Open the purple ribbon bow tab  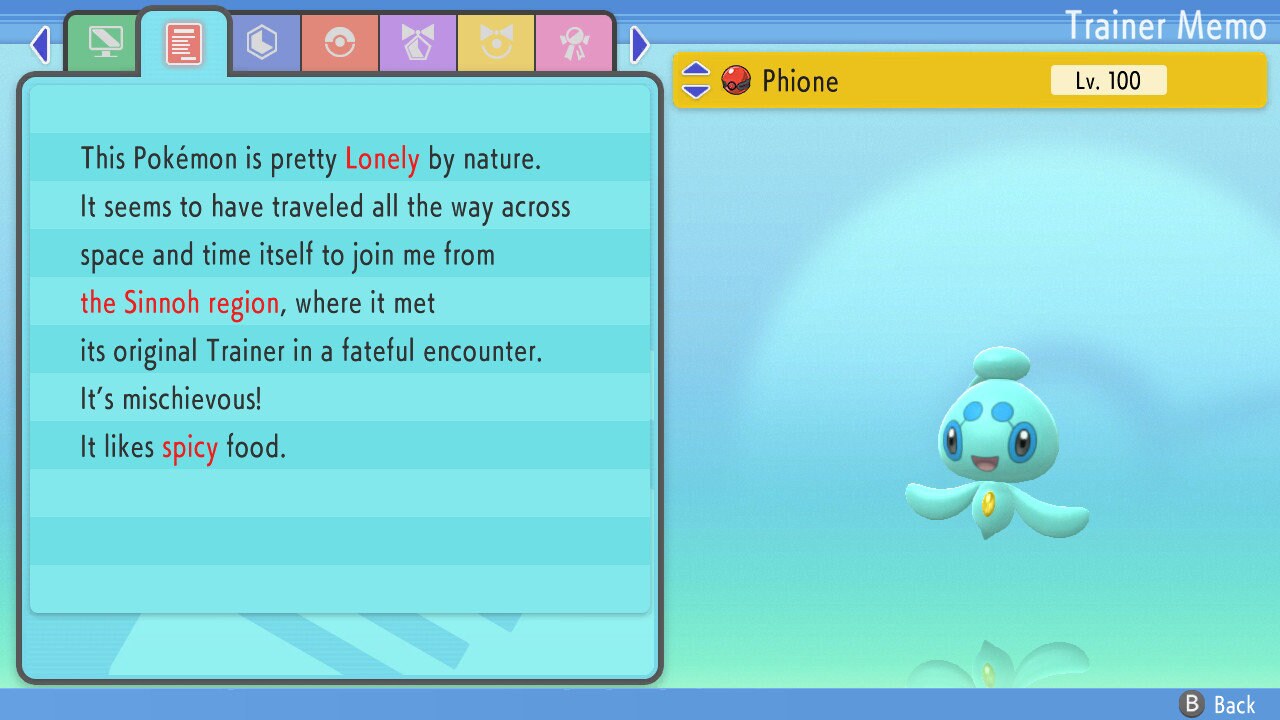tap(418, 44)
